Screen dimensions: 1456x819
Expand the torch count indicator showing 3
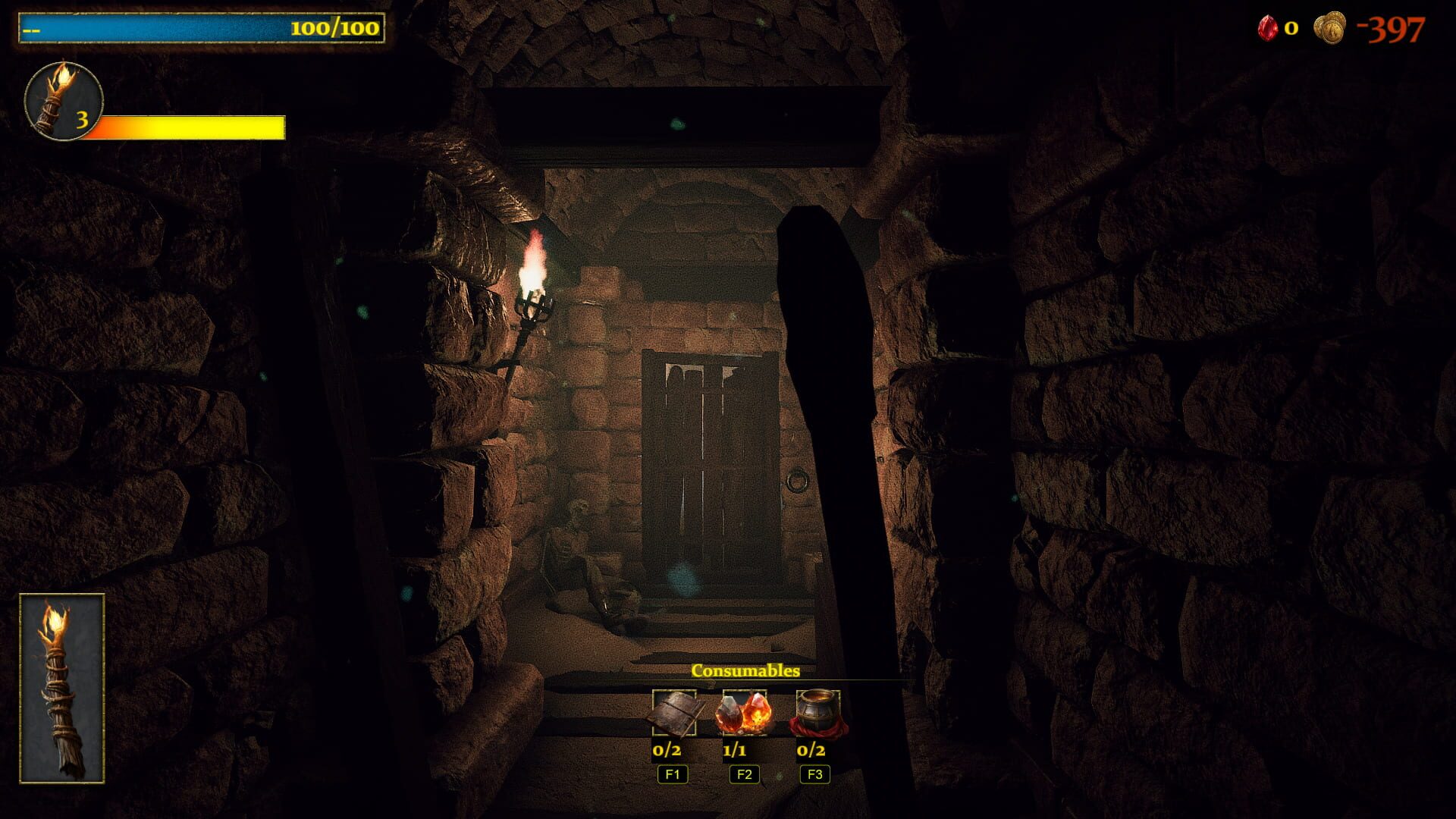(82, 121)
